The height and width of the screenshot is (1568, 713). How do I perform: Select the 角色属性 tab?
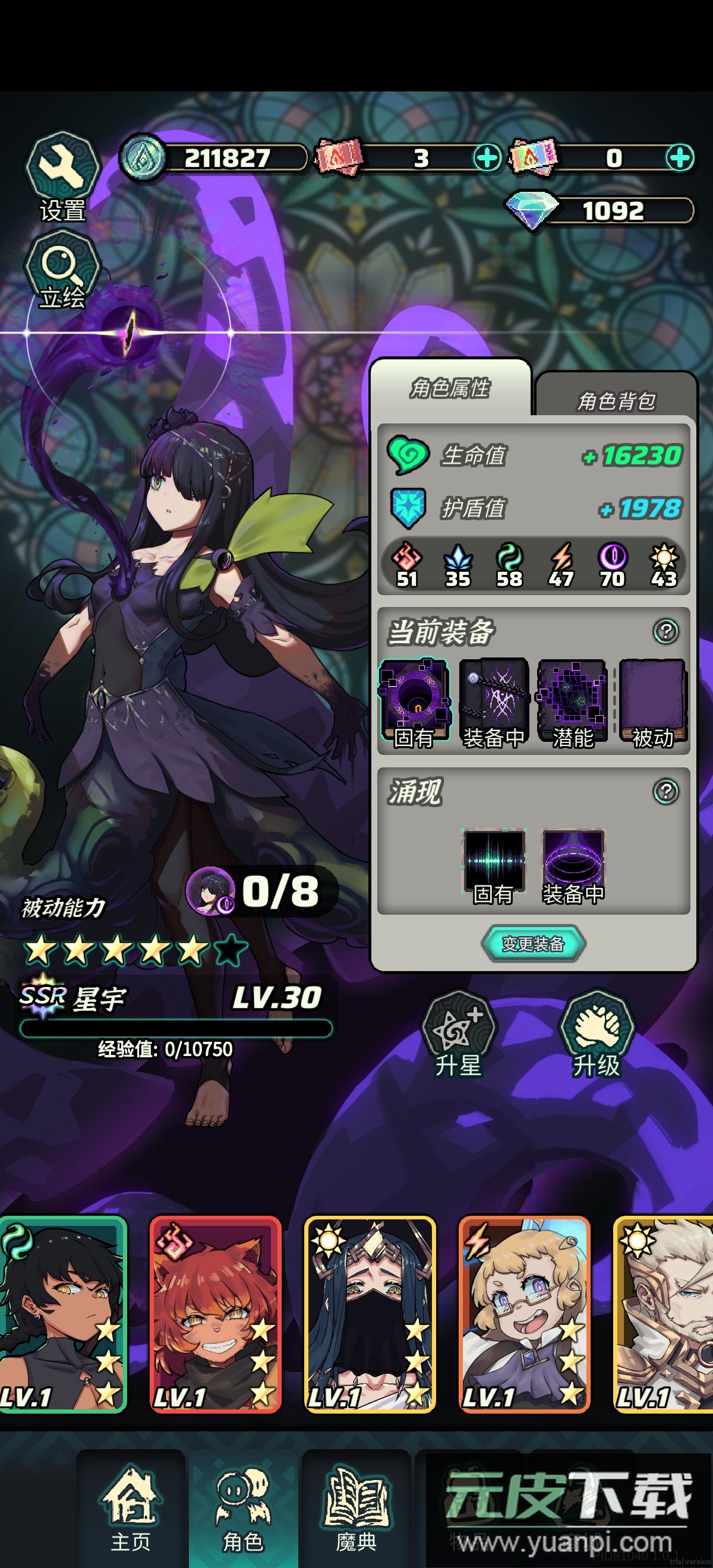[450, 388]
